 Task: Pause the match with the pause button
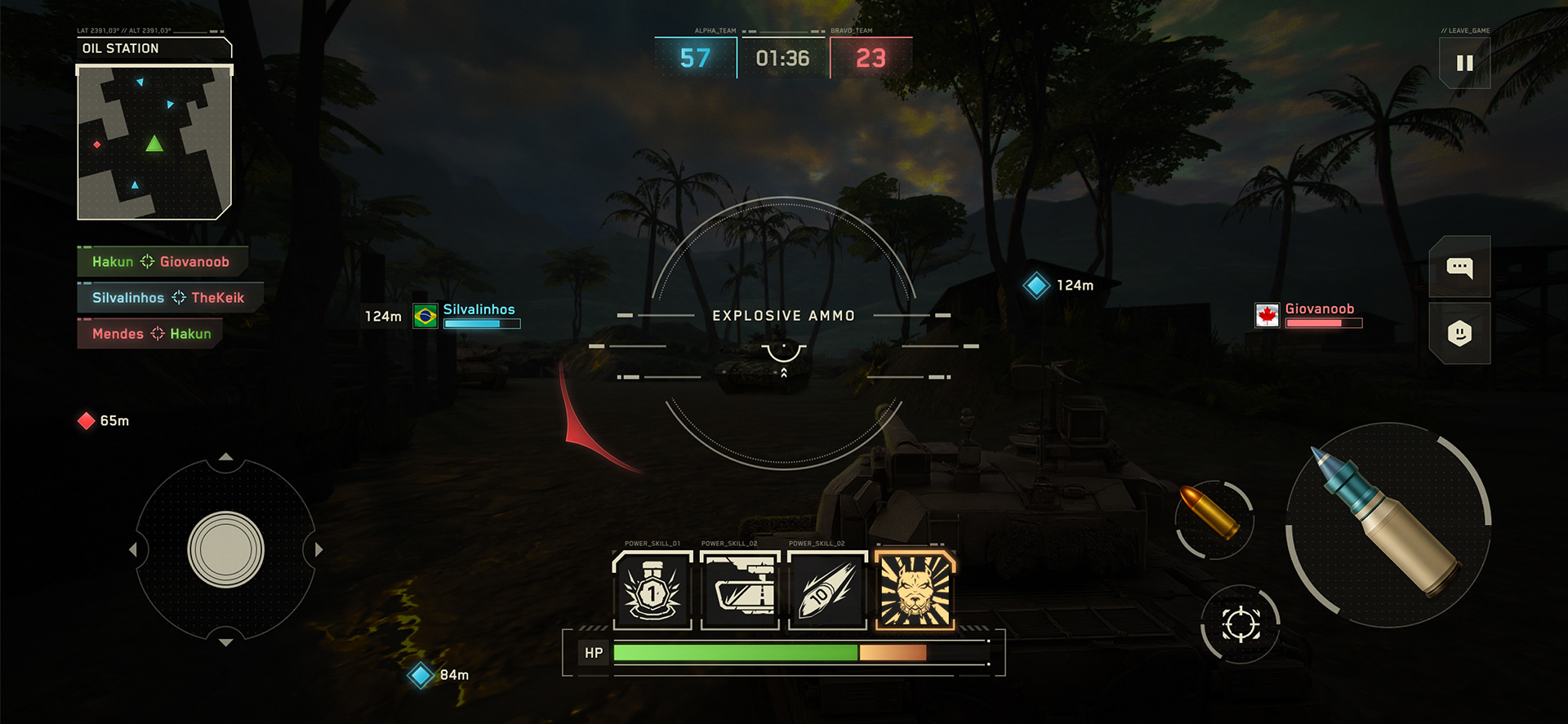coord(1464,63)
